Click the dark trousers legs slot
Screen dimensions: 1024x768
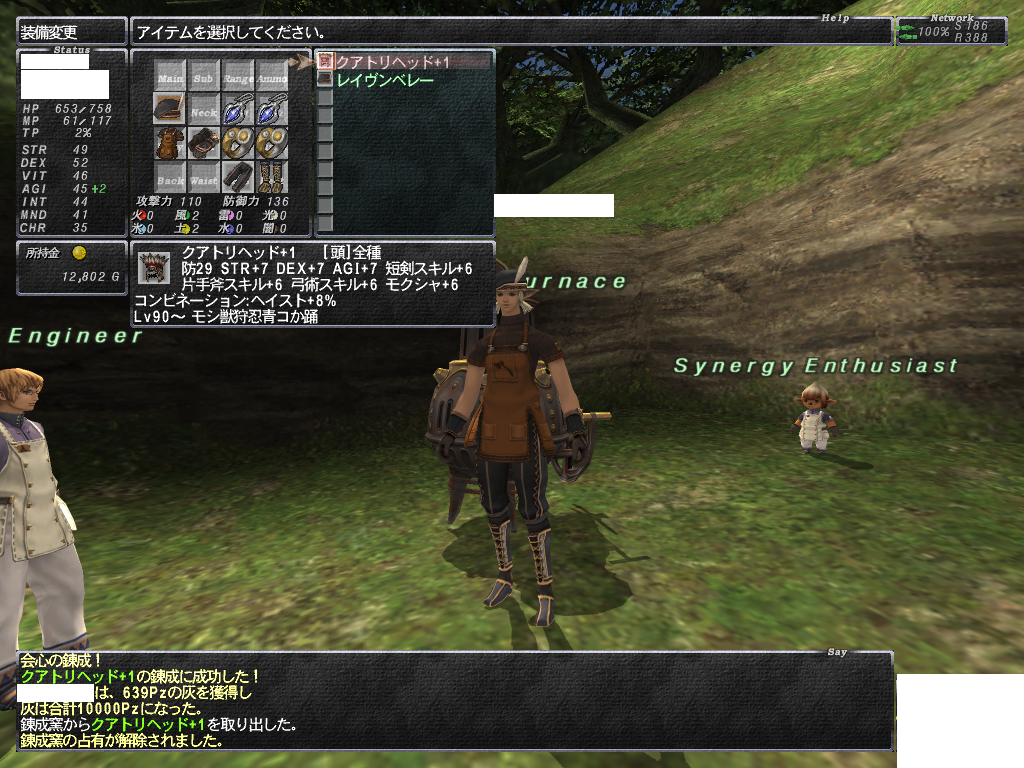click(x=237, y=177)
